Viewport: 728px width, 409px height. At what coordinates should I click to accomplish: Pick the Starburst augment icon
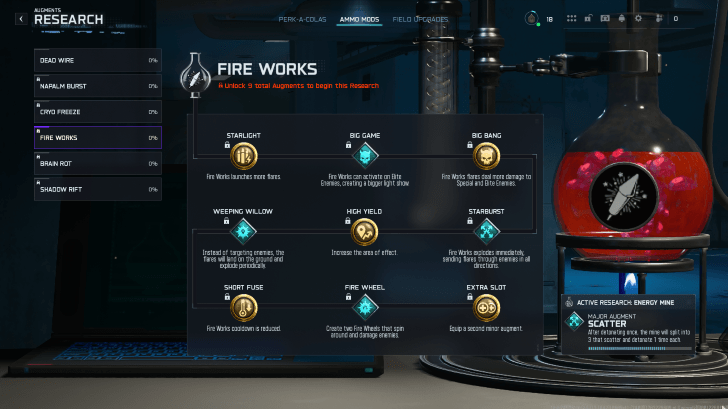point(487,232)
